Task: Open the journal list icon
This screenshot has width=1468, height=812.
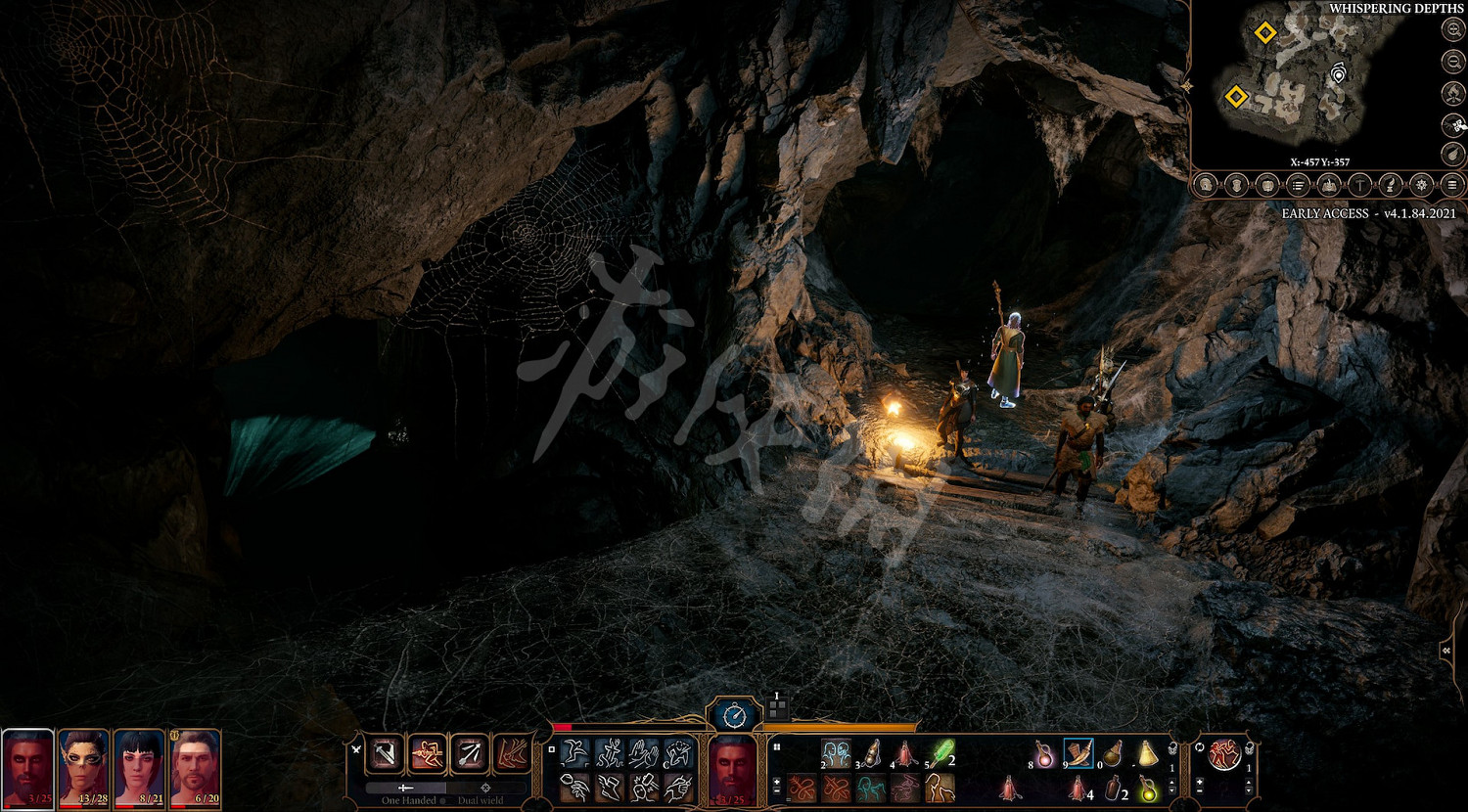Action: click(1298, 185)
